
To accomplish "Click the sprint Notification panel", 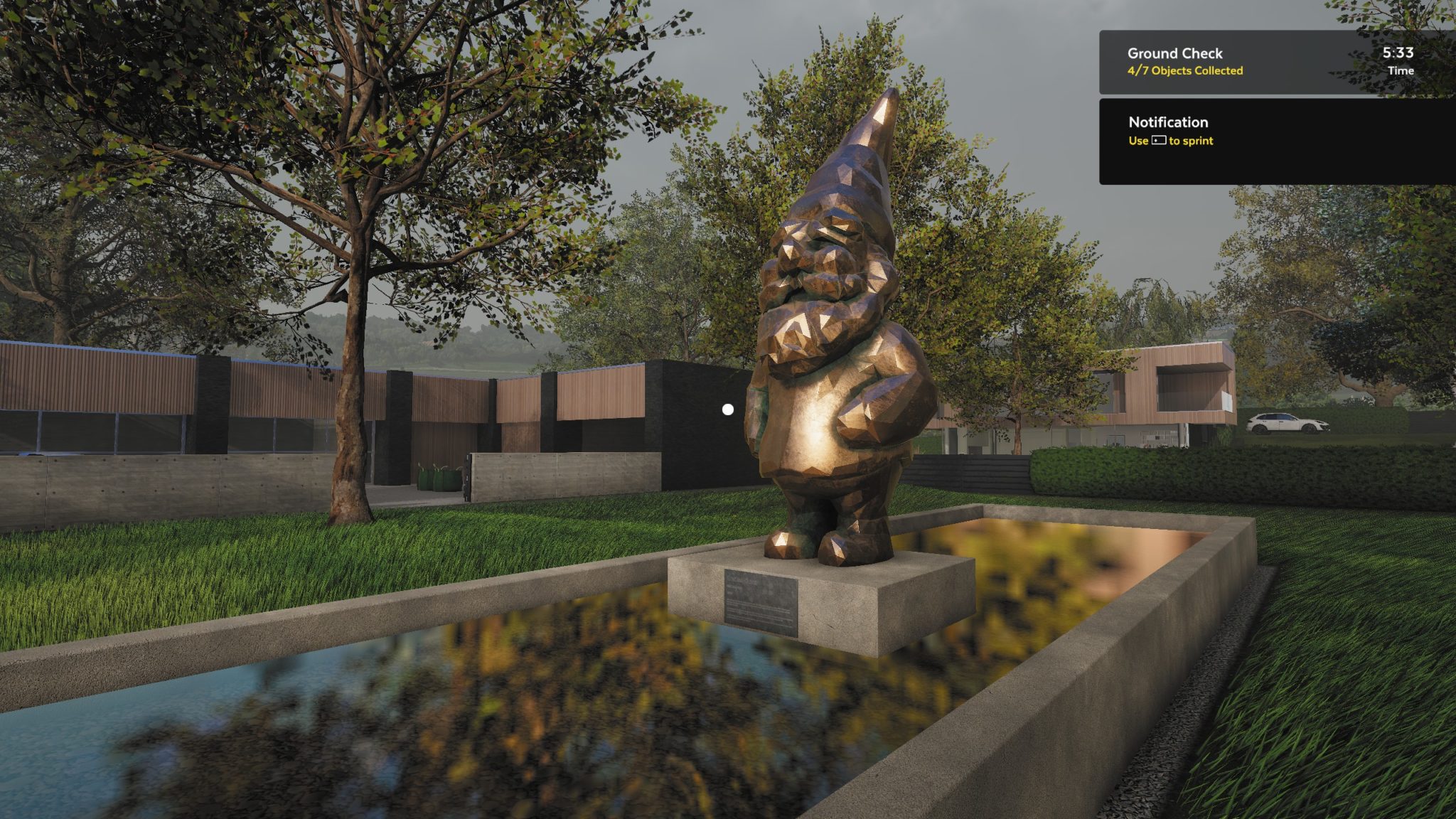I will (x=1276, y=141).
